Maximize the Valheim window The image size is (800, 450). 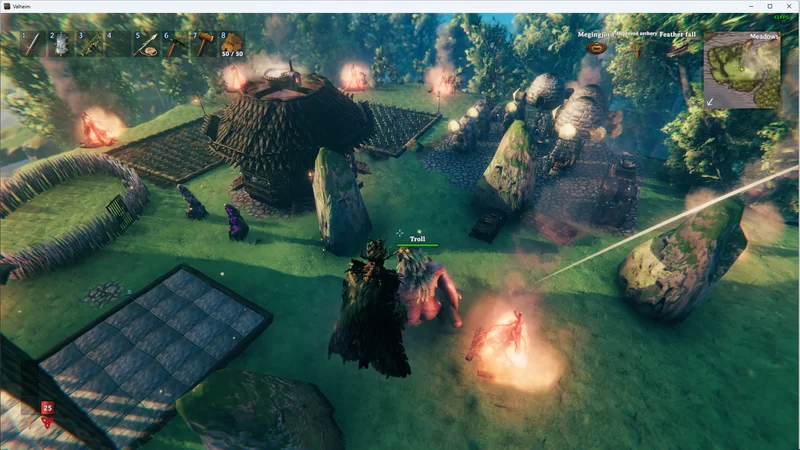(x=769, y=6)
